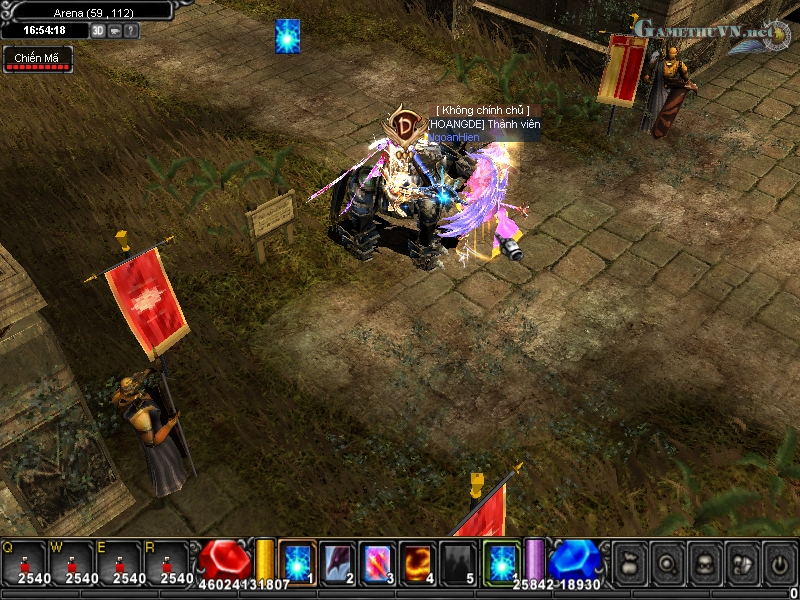Click the blue energy buff icon
The width and height of the screenshot is (800, 600).
coord(288,36)
